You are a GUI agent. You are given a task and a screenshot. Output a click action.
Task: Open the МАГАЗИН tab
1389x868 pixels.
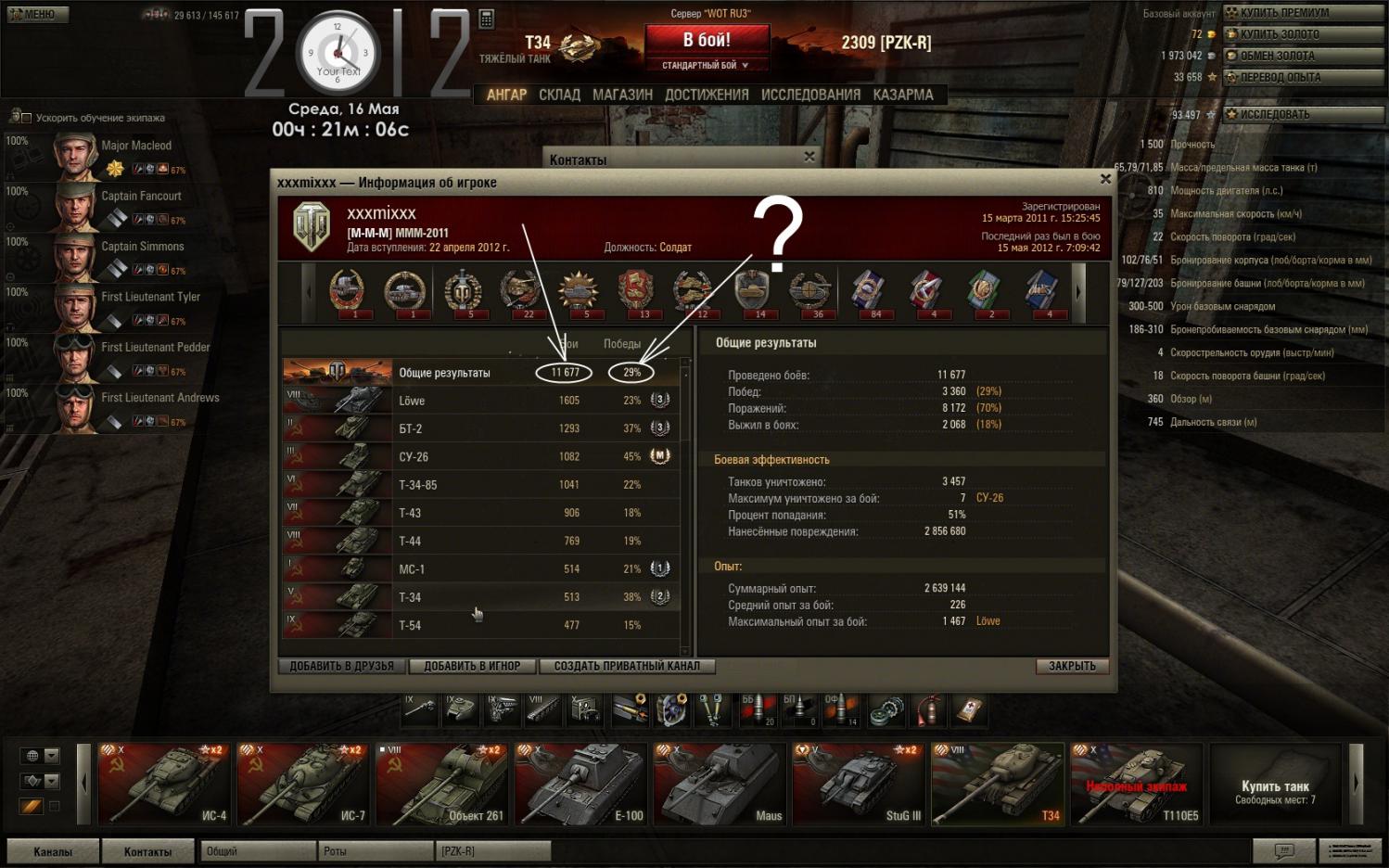622,95
